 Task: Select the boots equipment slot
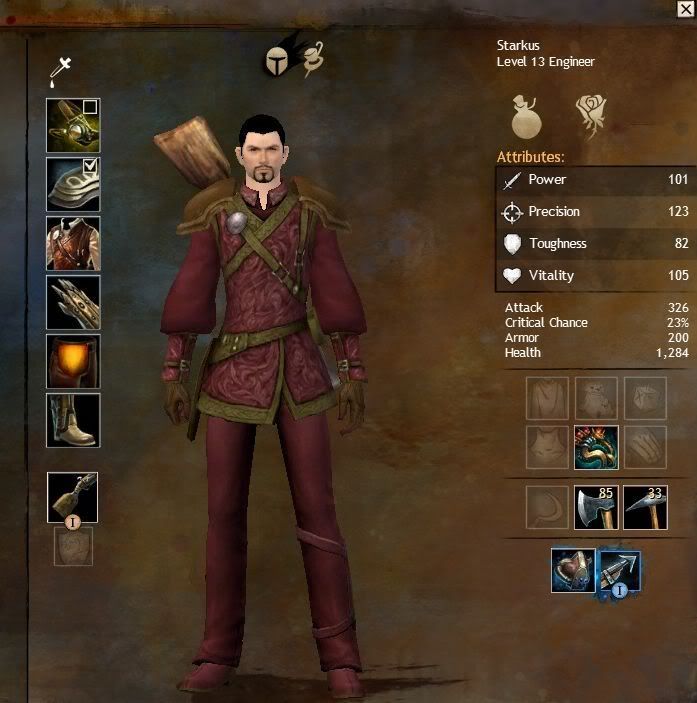click(x=72, y=420)
